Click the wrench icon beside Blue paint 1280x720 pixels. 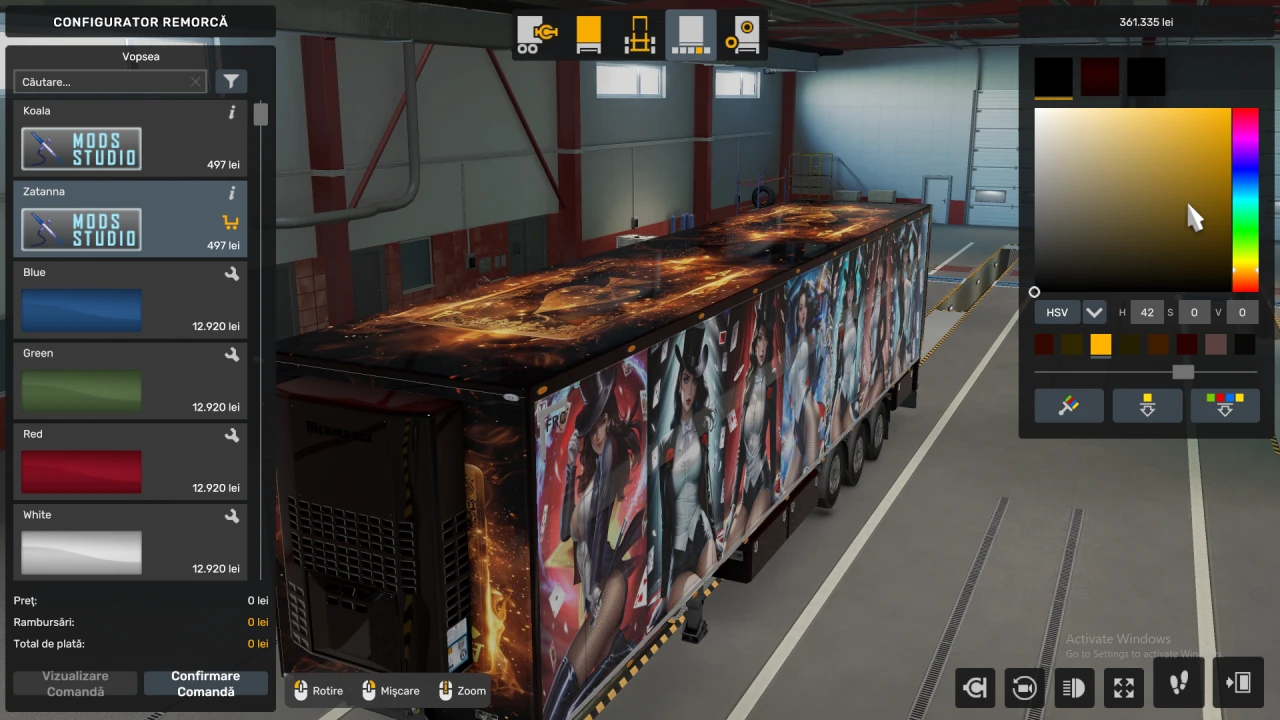[231, 274]
